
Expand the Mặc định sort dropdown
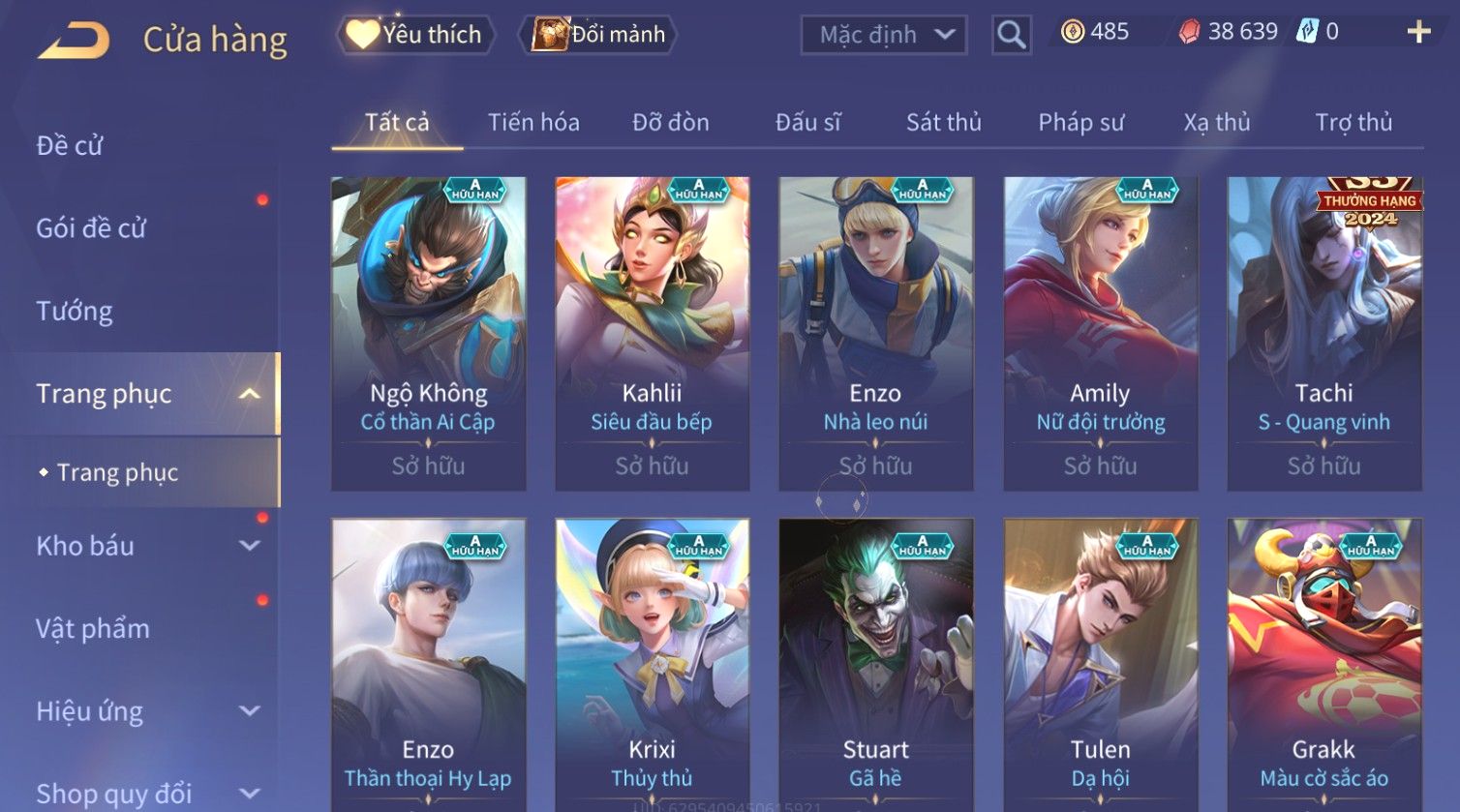pyautogui.click(x=885, y=36)
